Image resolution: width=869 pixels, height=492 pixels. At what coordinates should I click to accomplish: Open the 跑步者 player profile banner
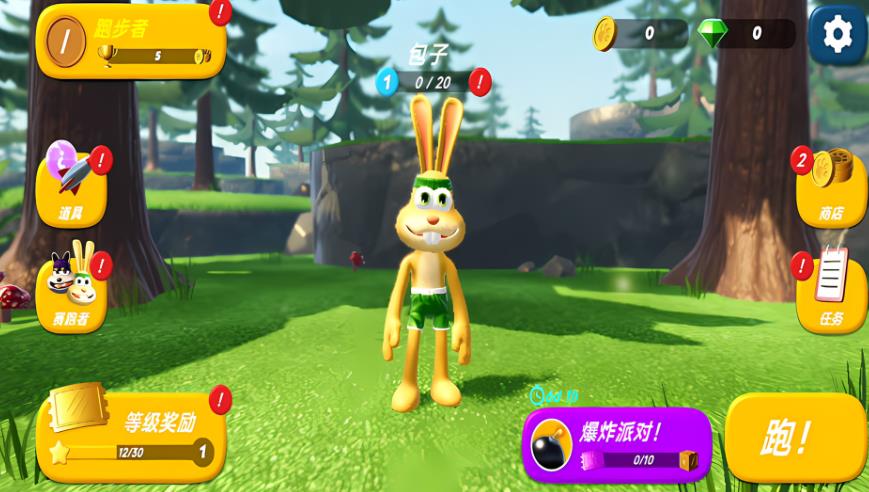click(131, 41)
